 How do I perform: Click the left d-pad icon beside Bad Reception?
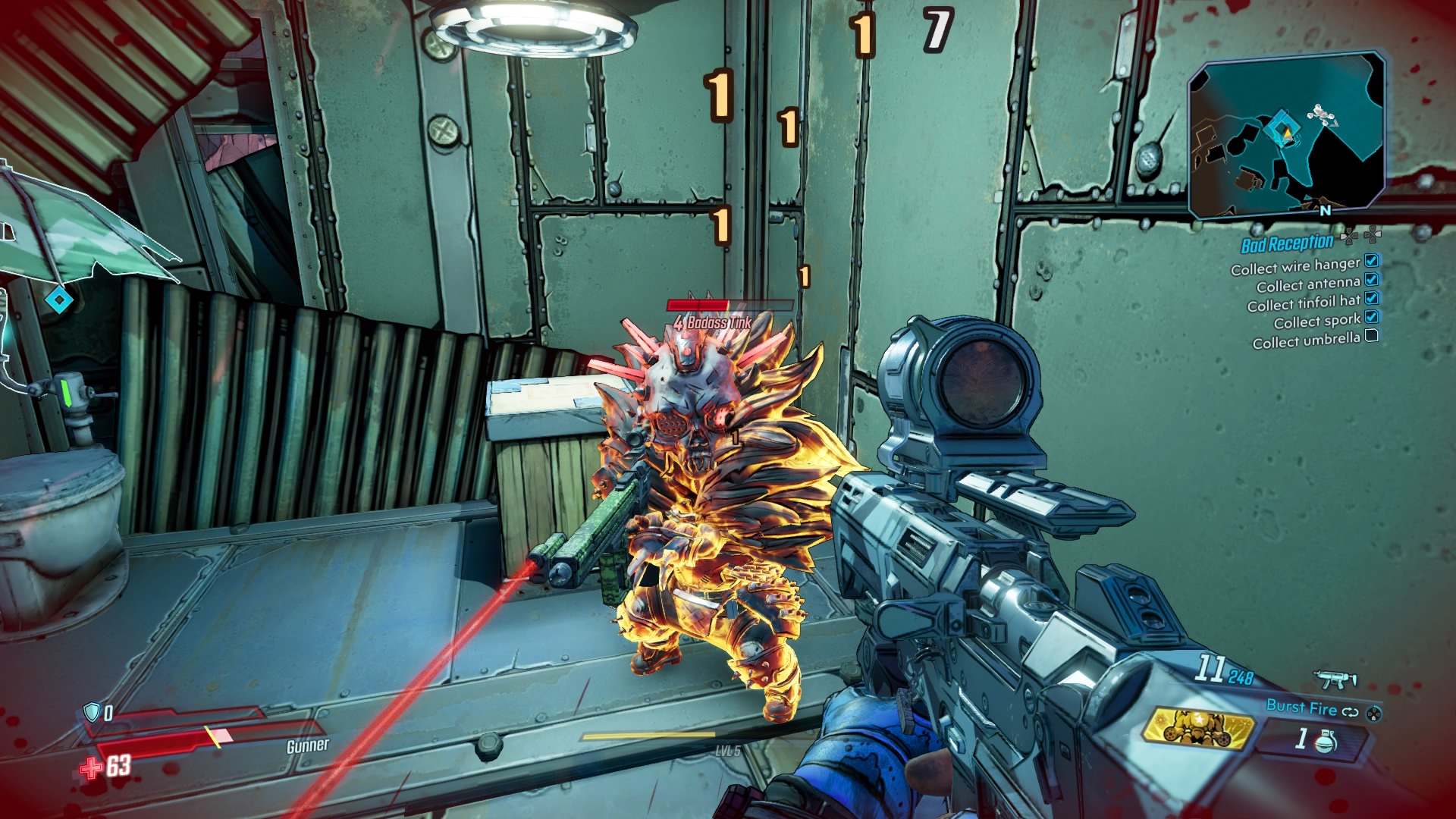click(x=1350, y=237)
